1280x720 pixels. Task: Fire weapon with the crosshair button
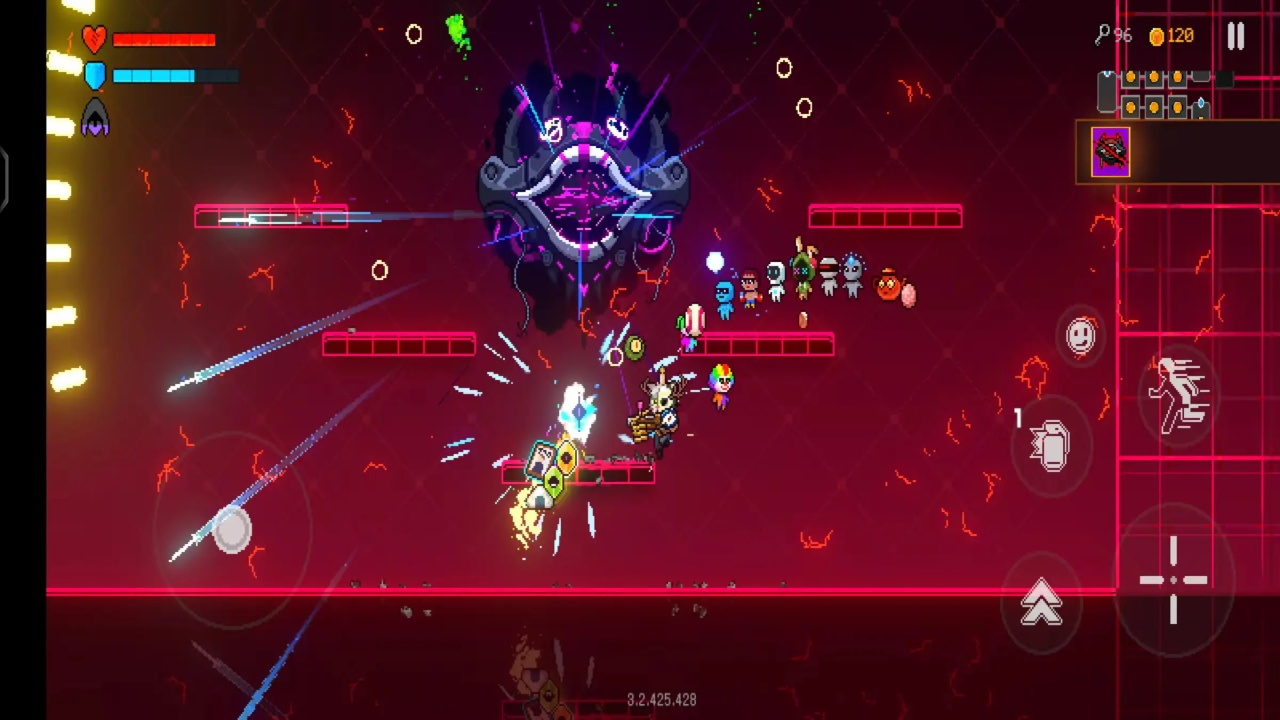[1174, 580]
